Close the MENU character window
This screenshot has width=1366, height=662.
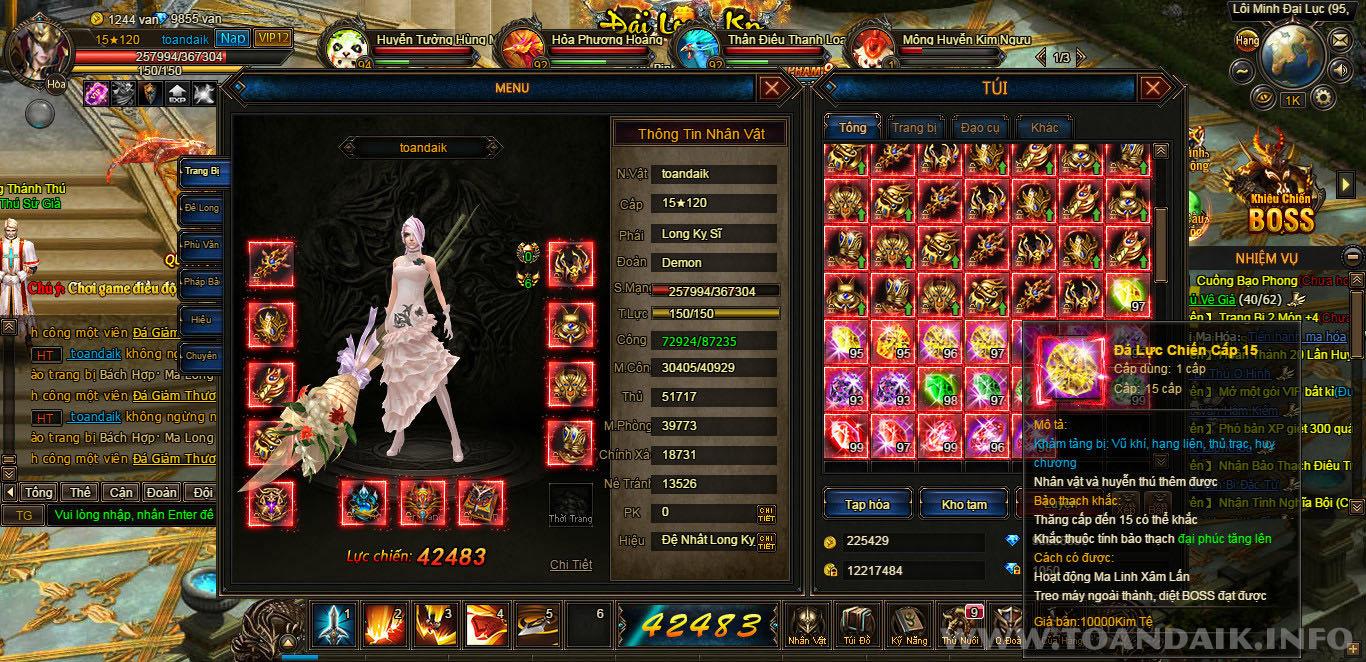click(773, 88)
